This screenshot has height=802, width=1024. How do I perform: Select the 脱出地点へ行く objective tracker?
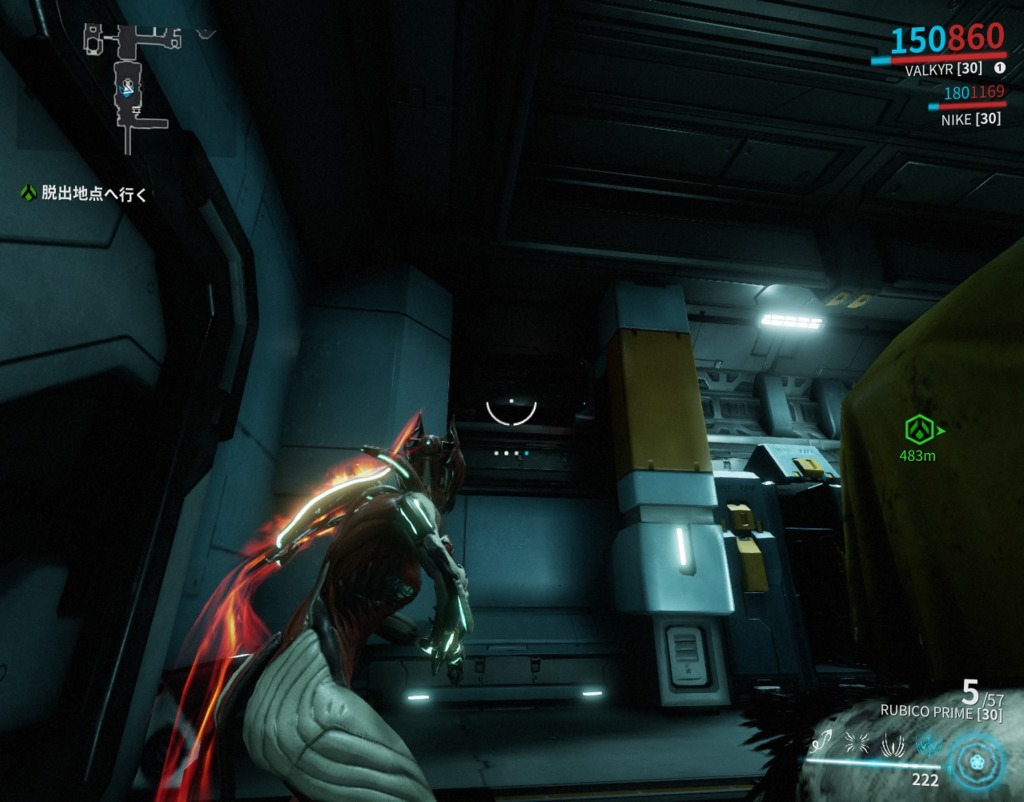point(85,194)
